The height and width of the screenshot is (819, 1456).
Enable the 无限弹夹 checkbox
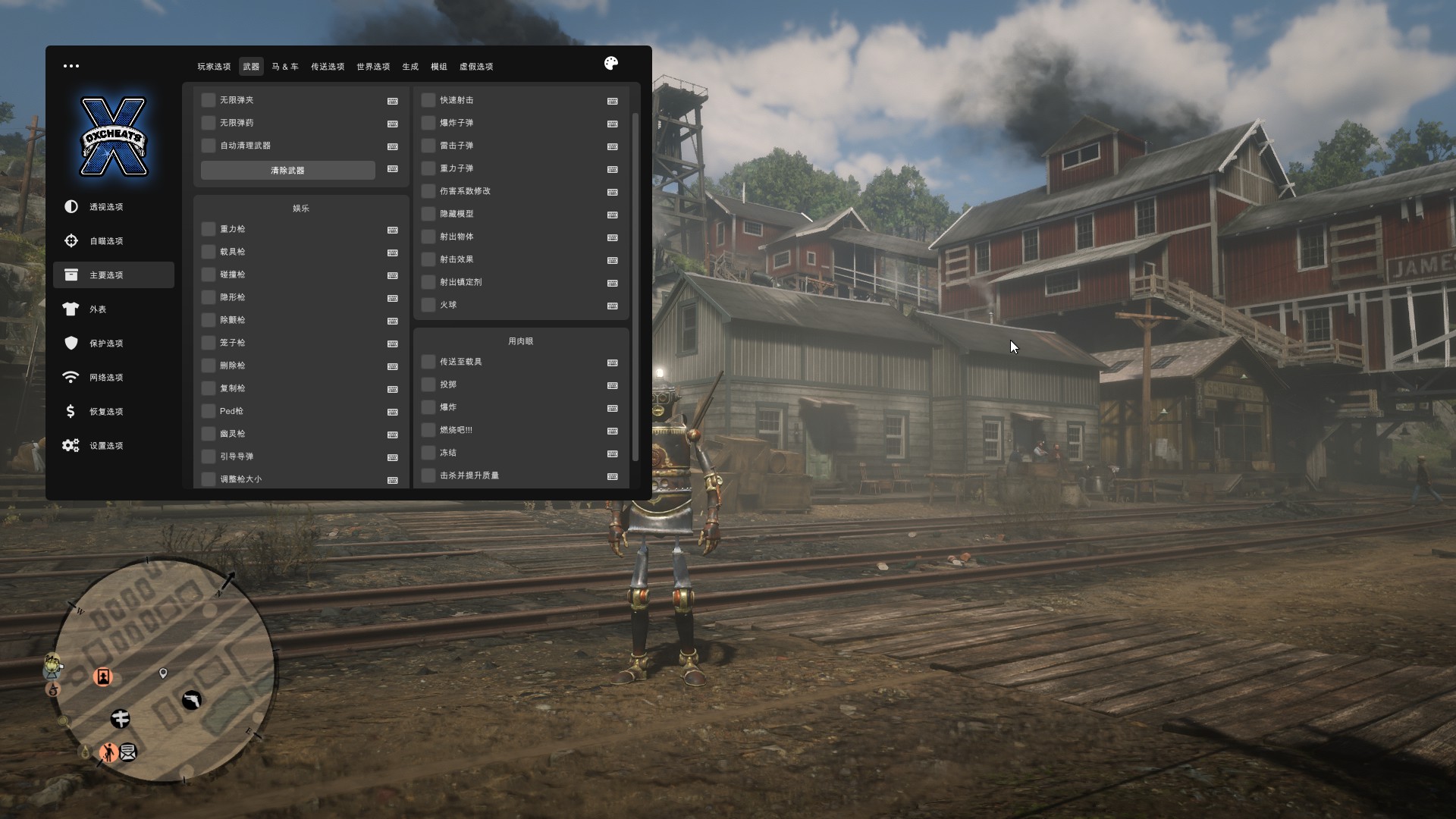pyautogui.click(x=209, y=100)
